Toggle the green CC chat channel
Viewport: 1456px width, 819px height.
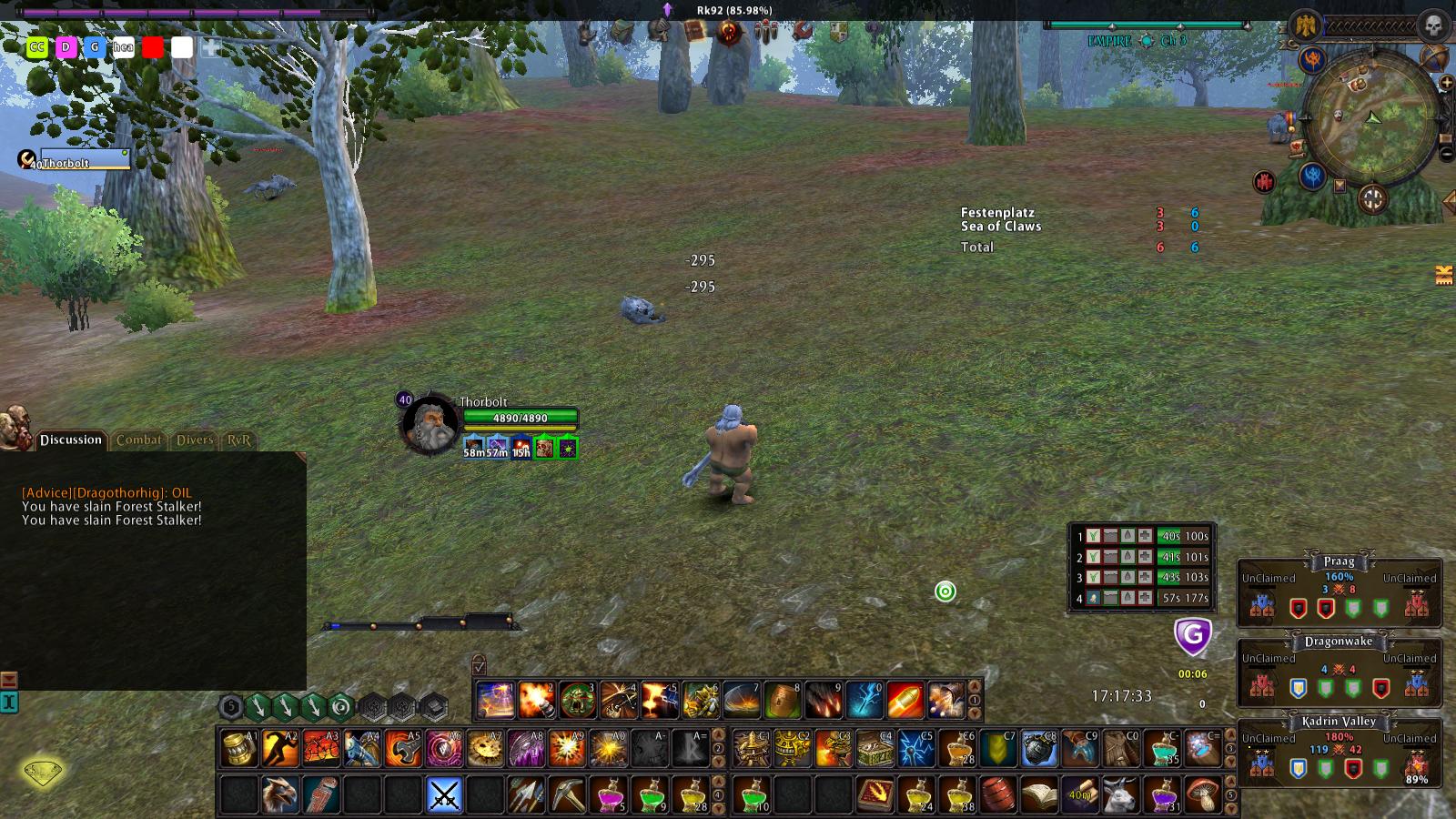(x=37, y=46)
